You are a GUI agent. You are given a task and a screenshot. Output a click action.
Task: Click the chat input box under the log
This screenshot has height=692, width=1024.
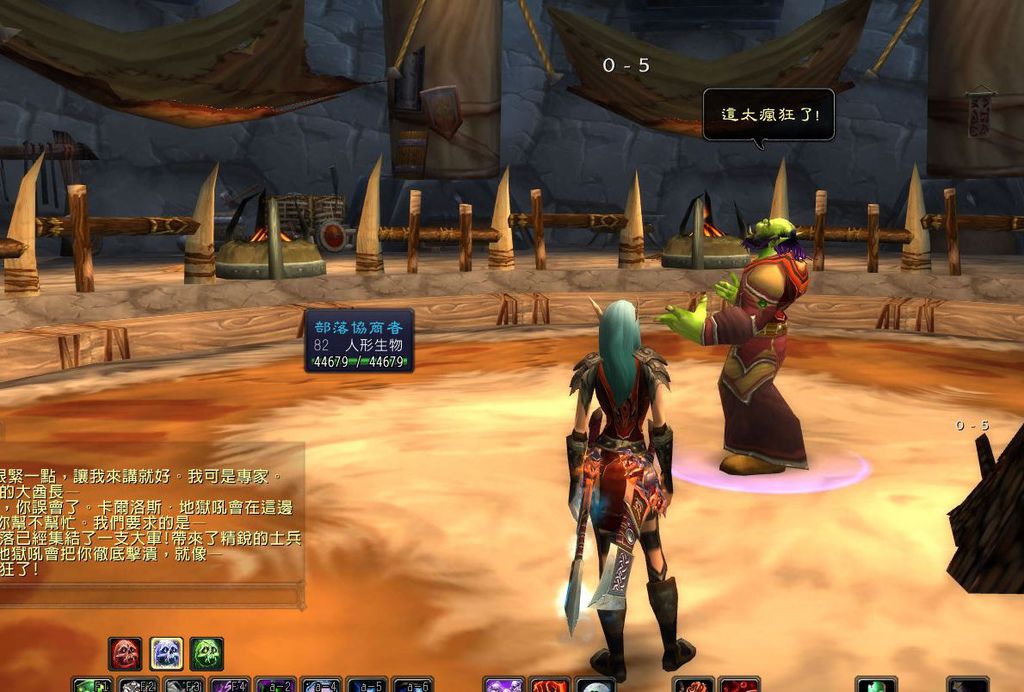[150, 596]
